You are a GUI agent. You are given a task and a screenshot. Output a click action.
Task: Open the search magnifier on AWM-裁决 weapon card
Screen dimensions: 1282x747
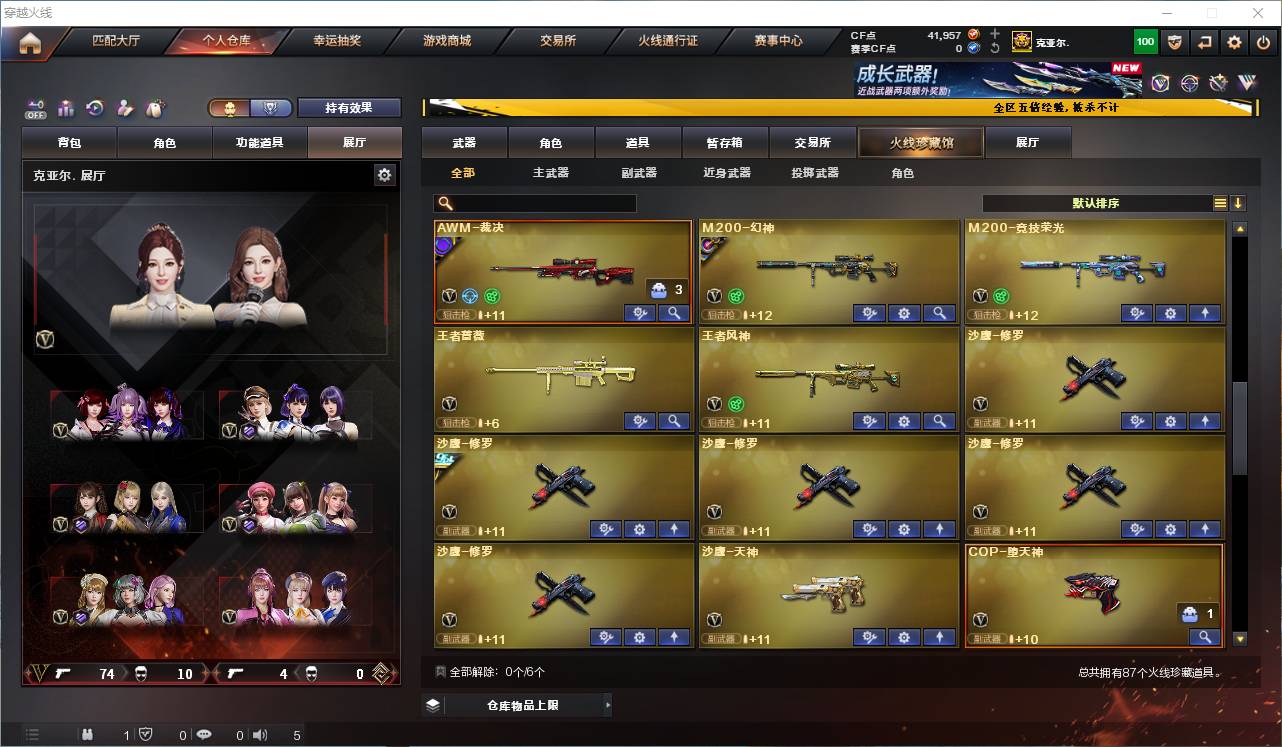[674, 313]
